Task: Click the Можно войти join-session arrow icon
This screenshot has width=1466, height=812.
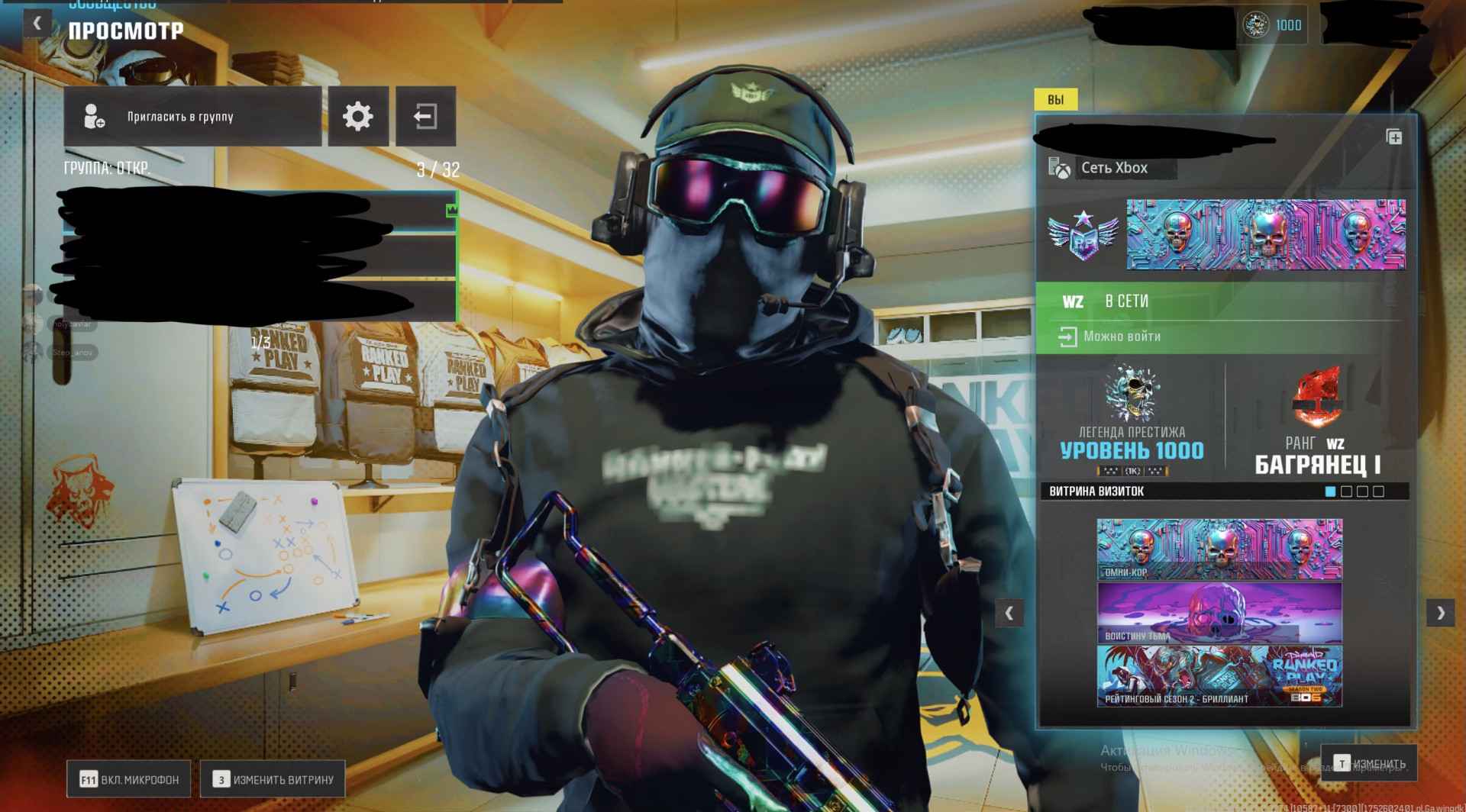Action: point(1067,335)
